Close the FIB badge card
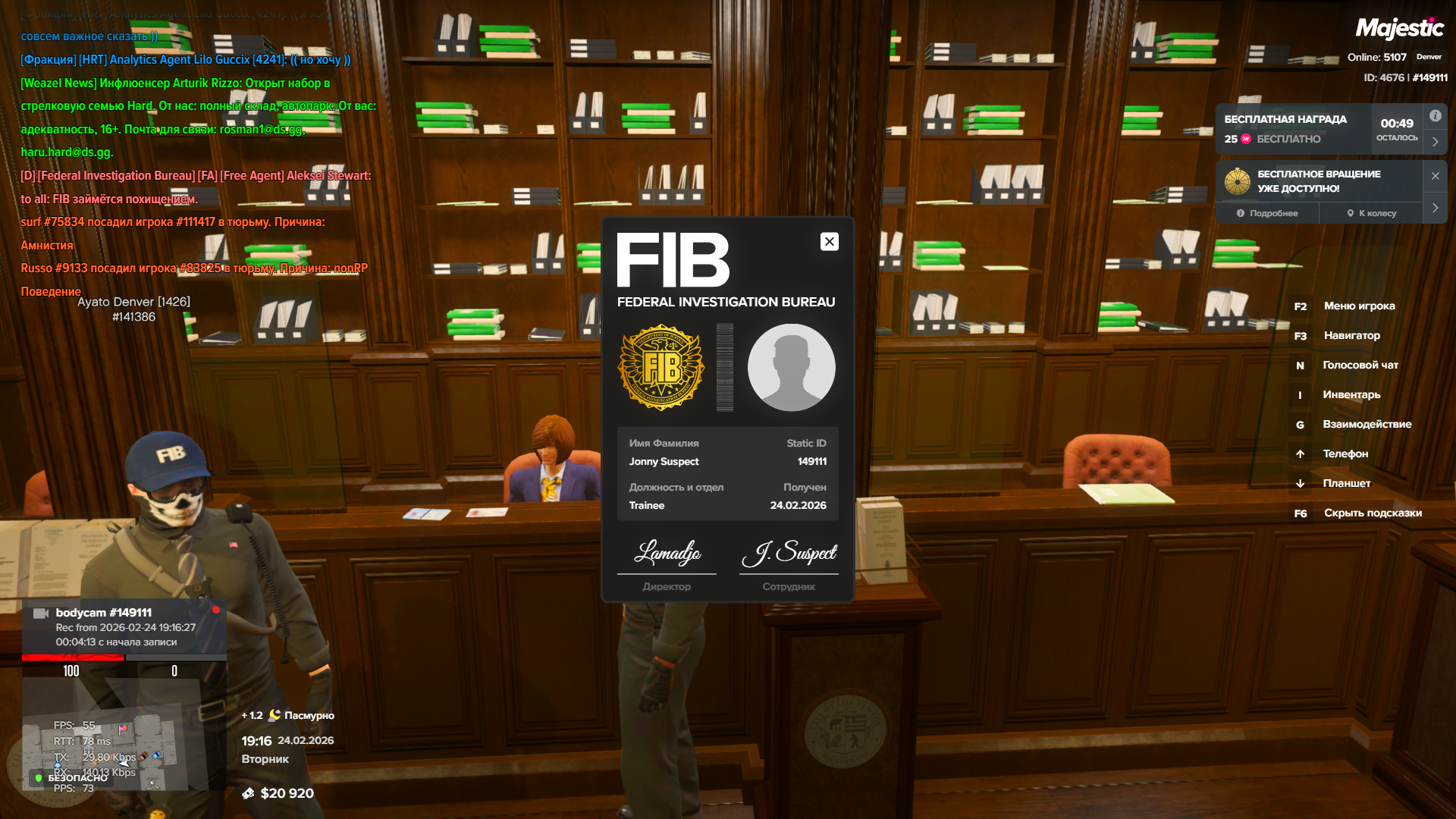Viewport: 1456px width, 819px height. coord(829,241)
